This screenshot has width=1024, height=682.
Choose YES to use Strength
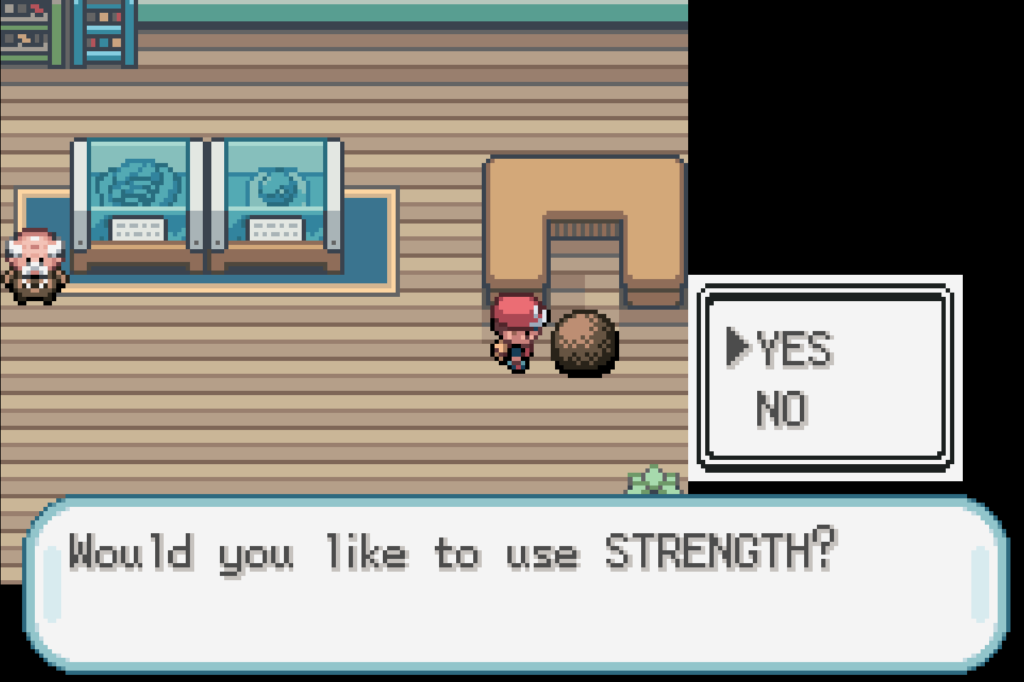(793, 349)
